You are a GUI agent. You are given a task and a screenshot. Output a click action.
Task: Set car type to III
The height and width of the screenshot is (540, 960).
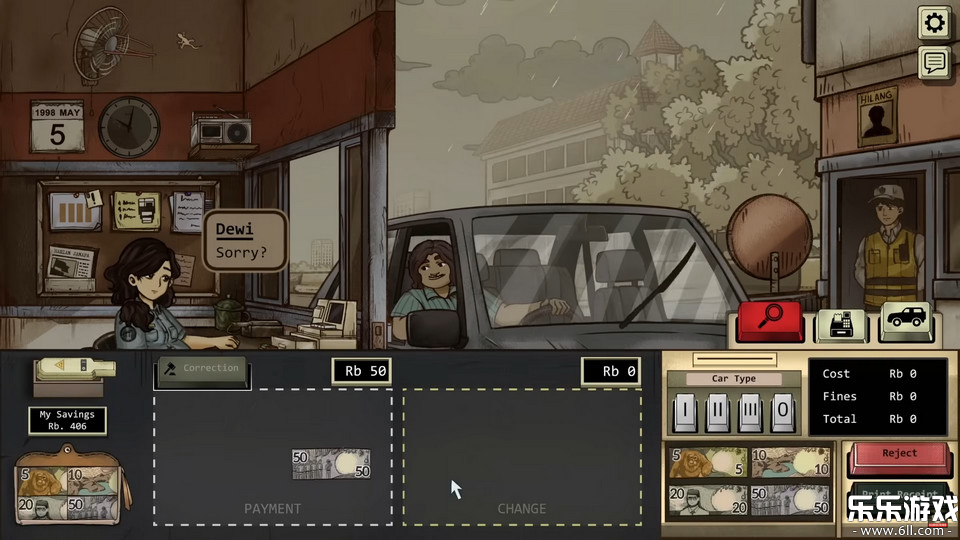pyautogui.click(x=750, y=411)
